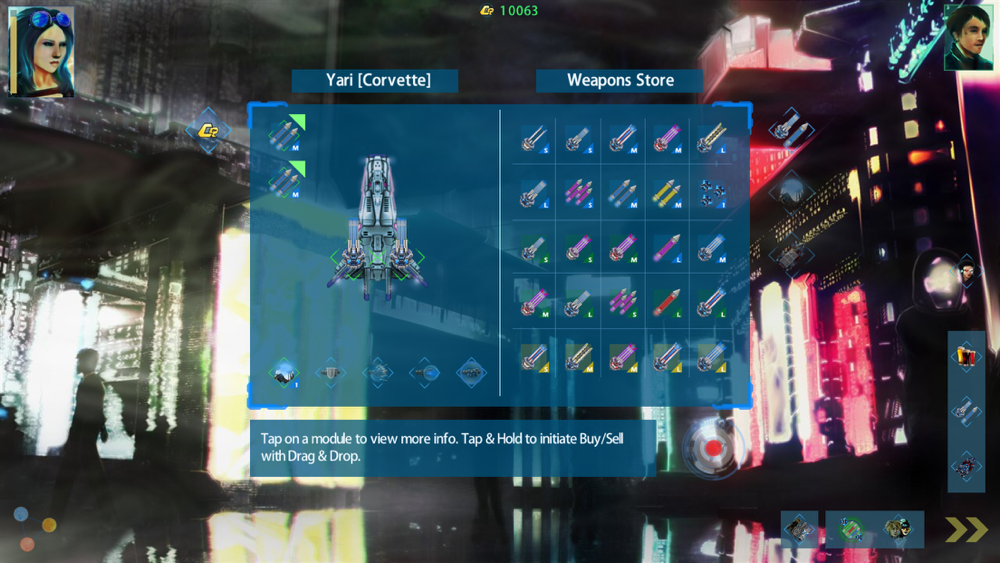Open the bar drinks icon
1000x563 pixels.
point(966,356)
